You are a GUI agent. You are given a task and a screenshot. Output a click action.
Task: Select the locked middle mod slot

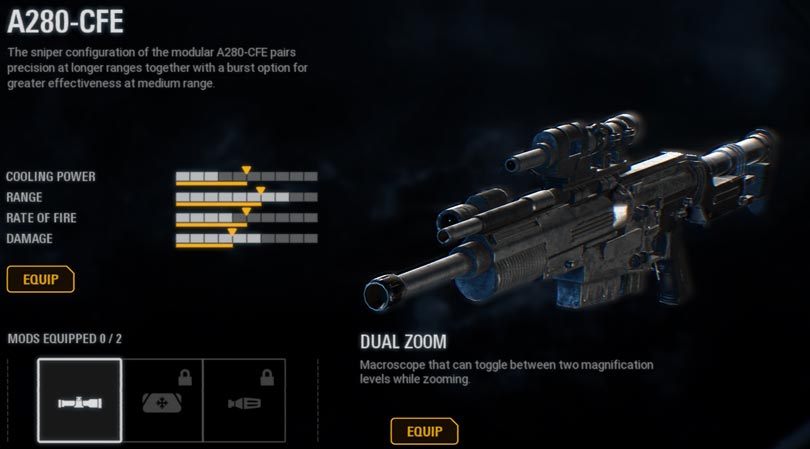coord(162,400)
